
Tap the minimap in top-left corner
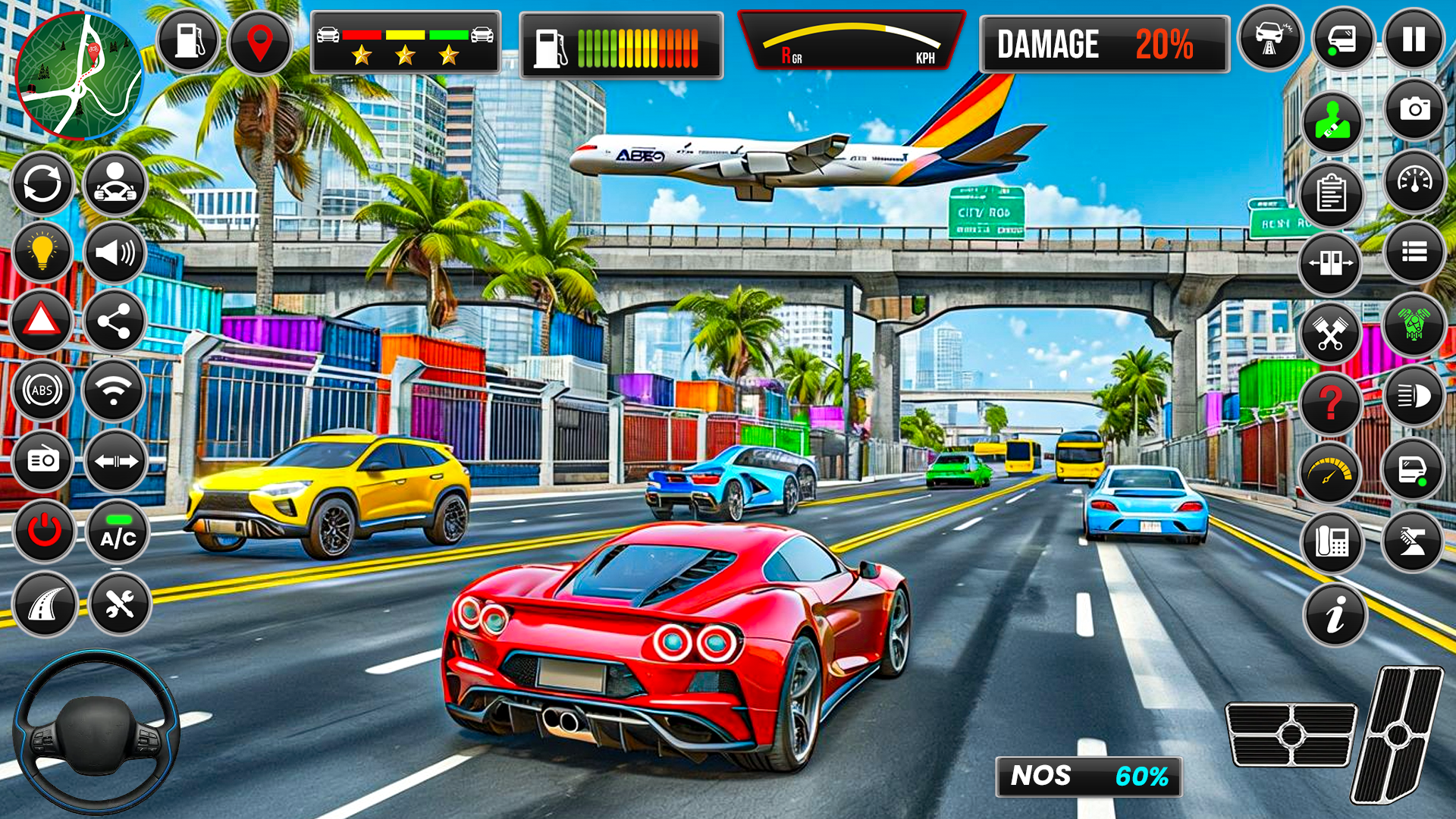[x=80, y=72]
